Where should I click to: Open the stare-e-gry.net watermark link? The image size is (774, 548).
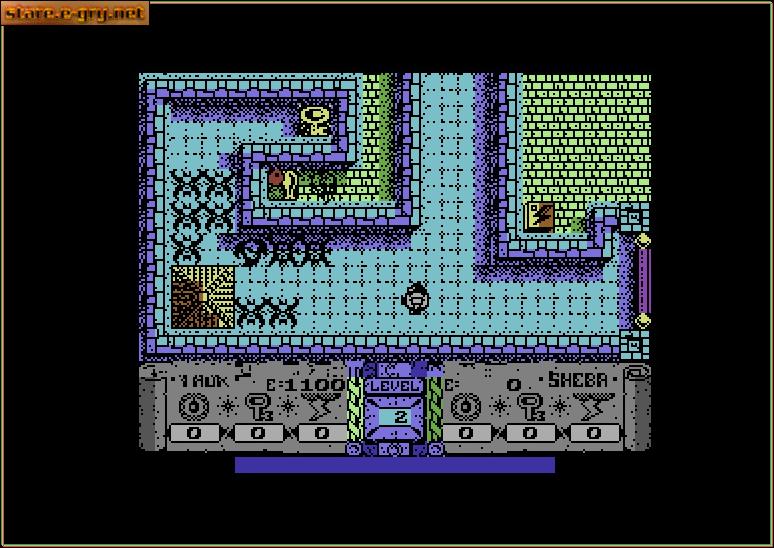pos(75,13)
